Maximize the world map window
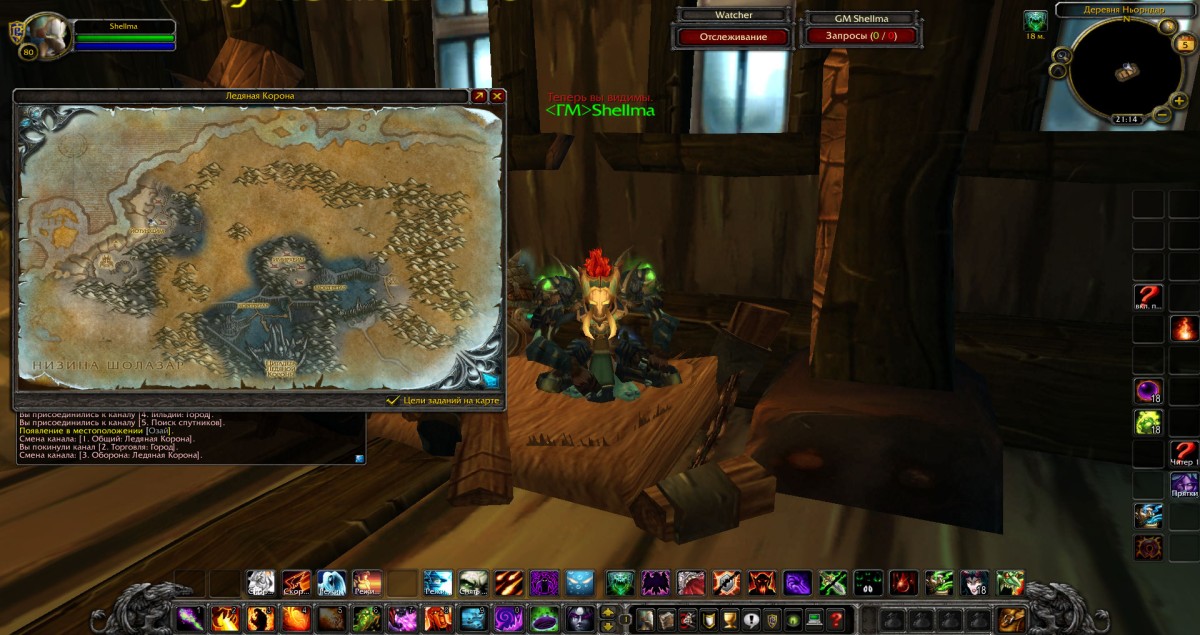The width and height of the screenshot is (1200, 635). [479, 96]
